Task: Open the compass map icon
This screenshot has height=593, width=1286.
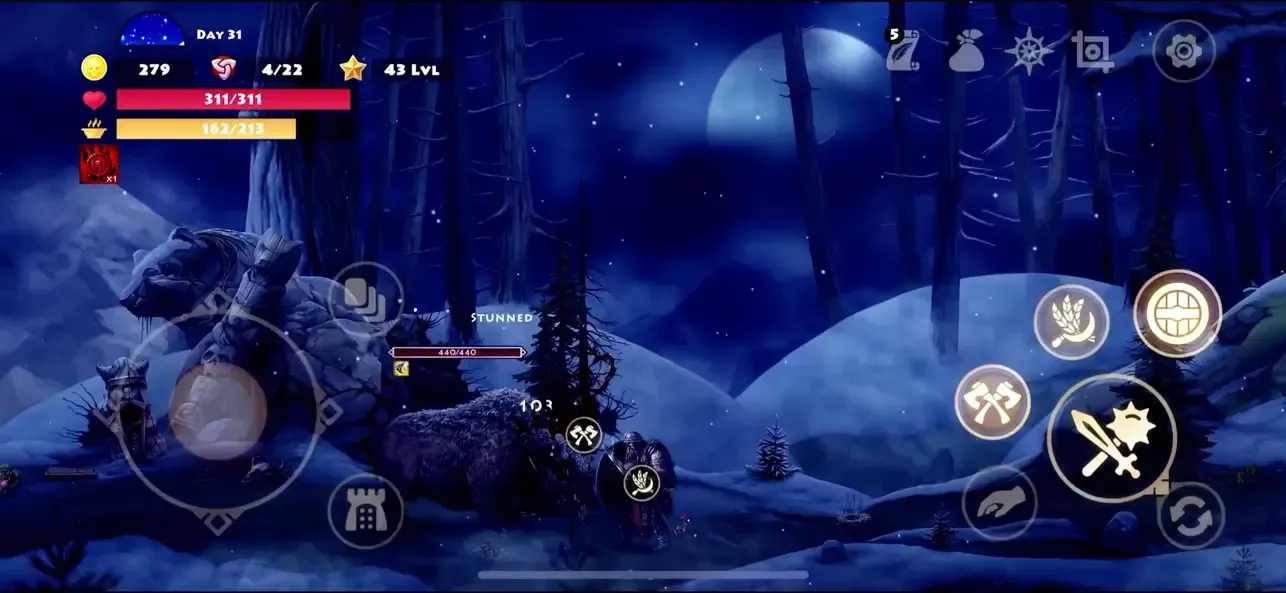Action: pos(1029,51)
